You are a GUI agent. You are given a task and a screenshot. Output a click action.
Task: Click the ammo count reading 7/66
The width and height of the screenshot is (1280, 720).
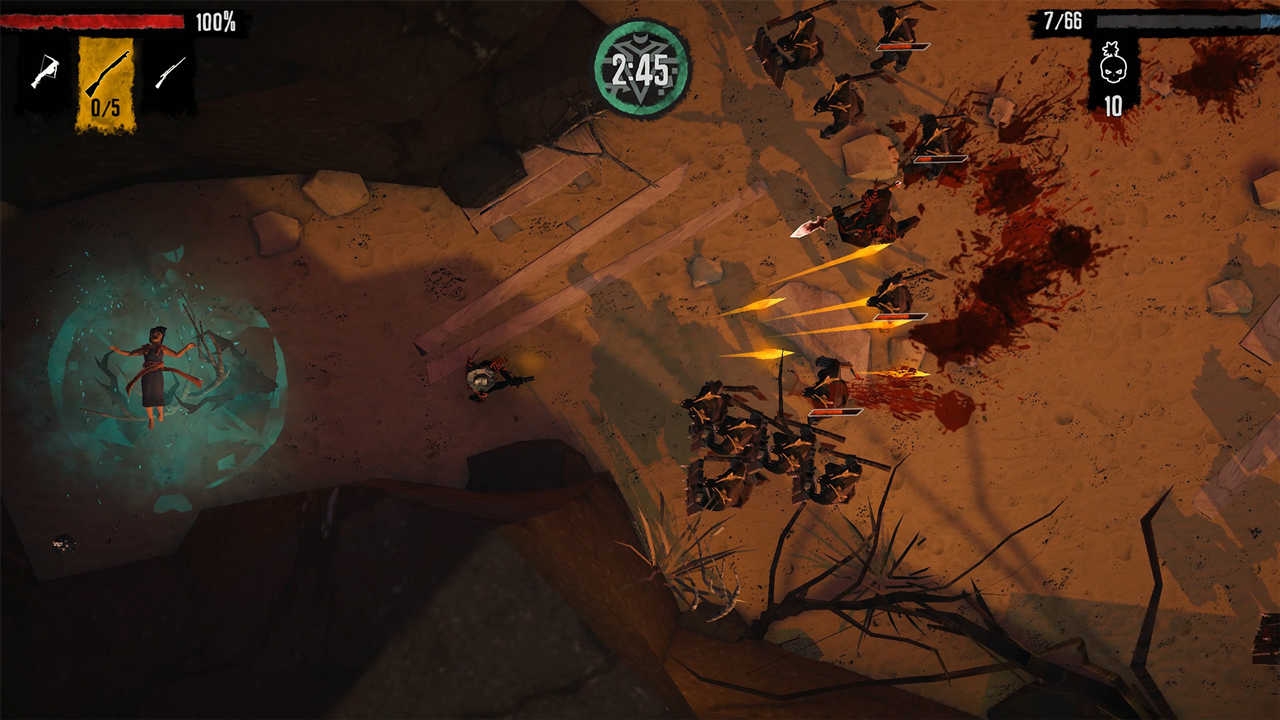pos(1063,20)
